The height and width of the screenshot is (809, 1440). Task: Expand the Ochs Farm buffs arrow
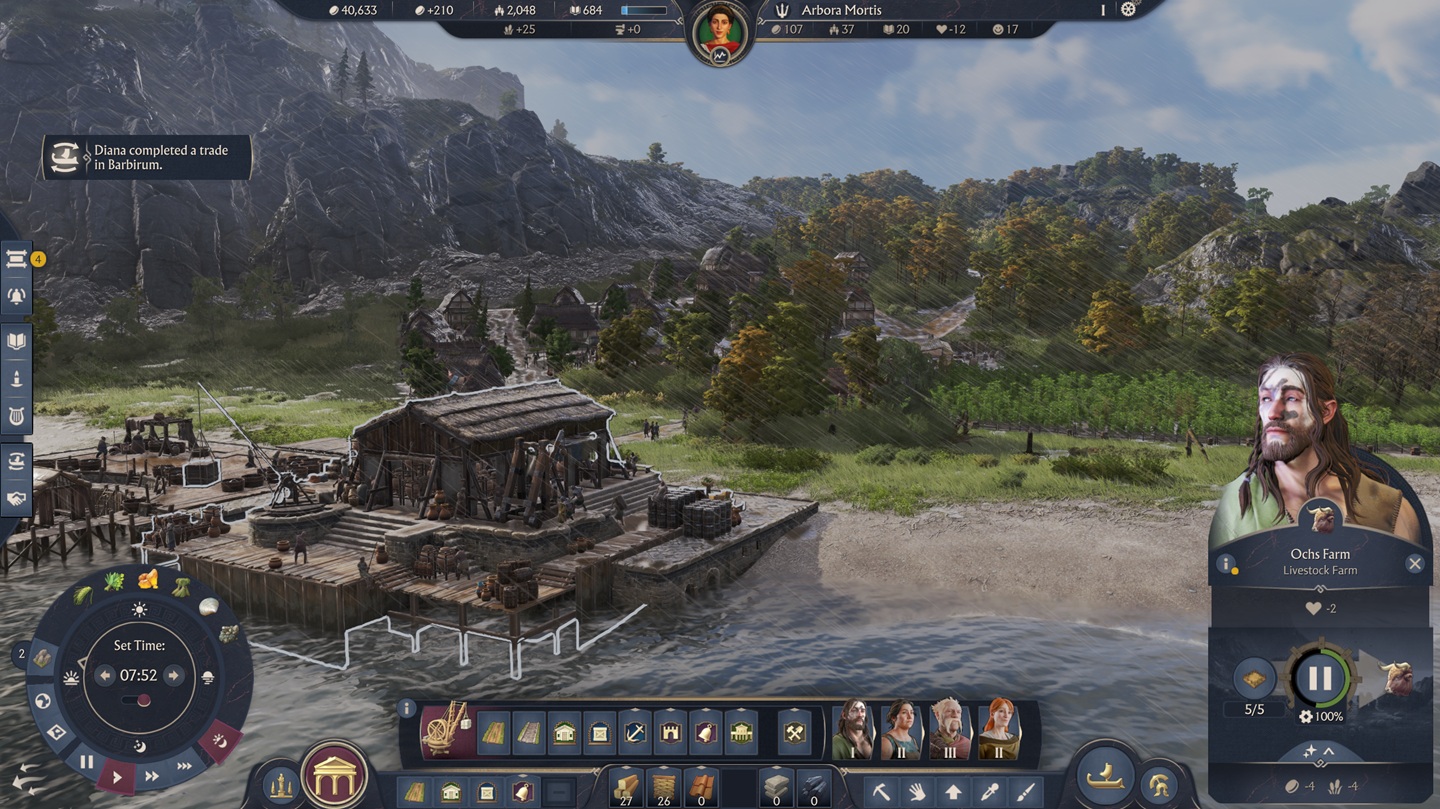point(1320,751)
